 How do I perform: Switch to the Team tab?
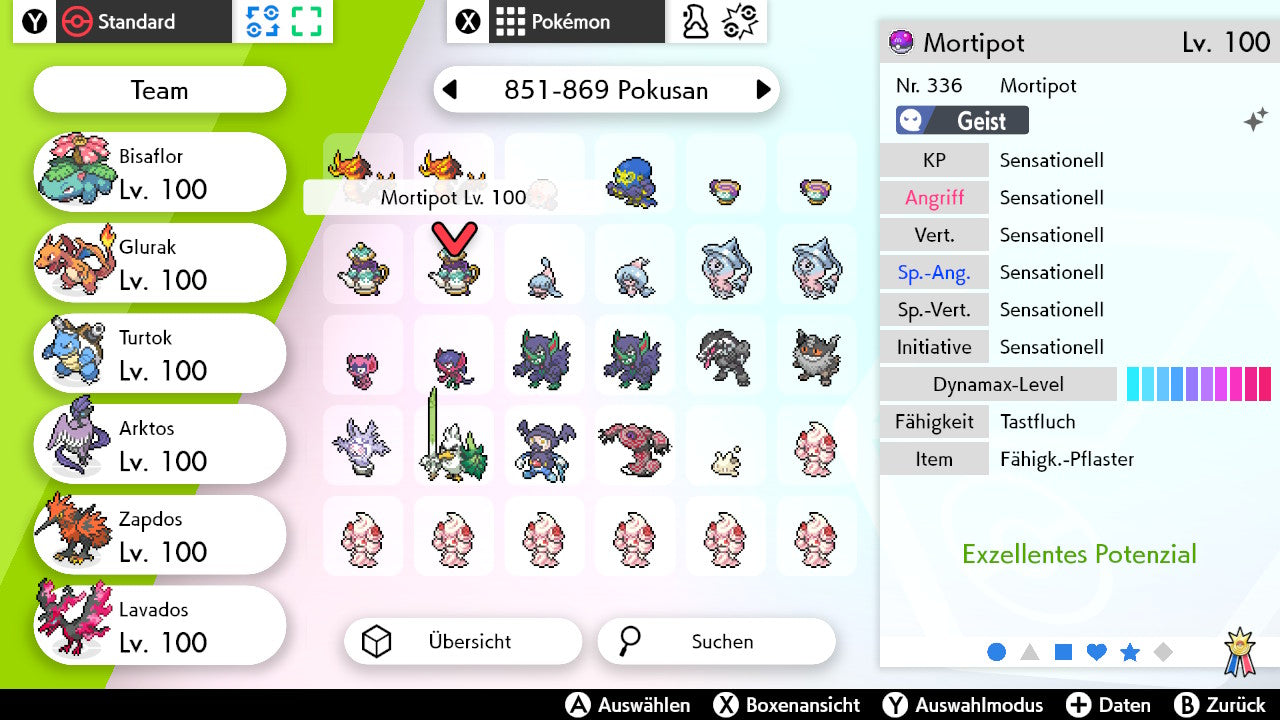(159, 90)
